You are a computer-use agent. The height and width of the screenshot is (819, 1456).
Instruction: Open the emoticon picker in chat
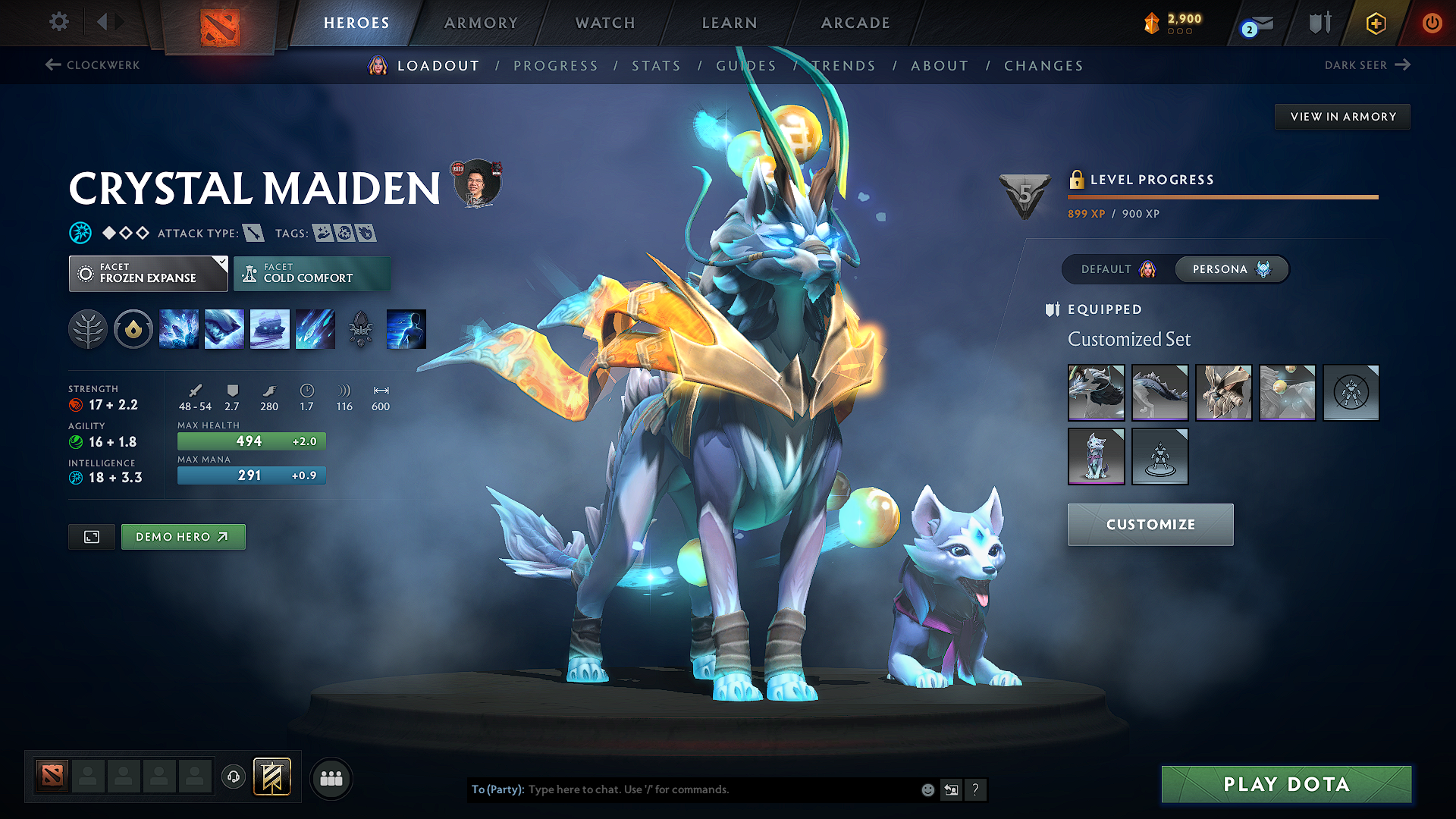click(927, 789)
